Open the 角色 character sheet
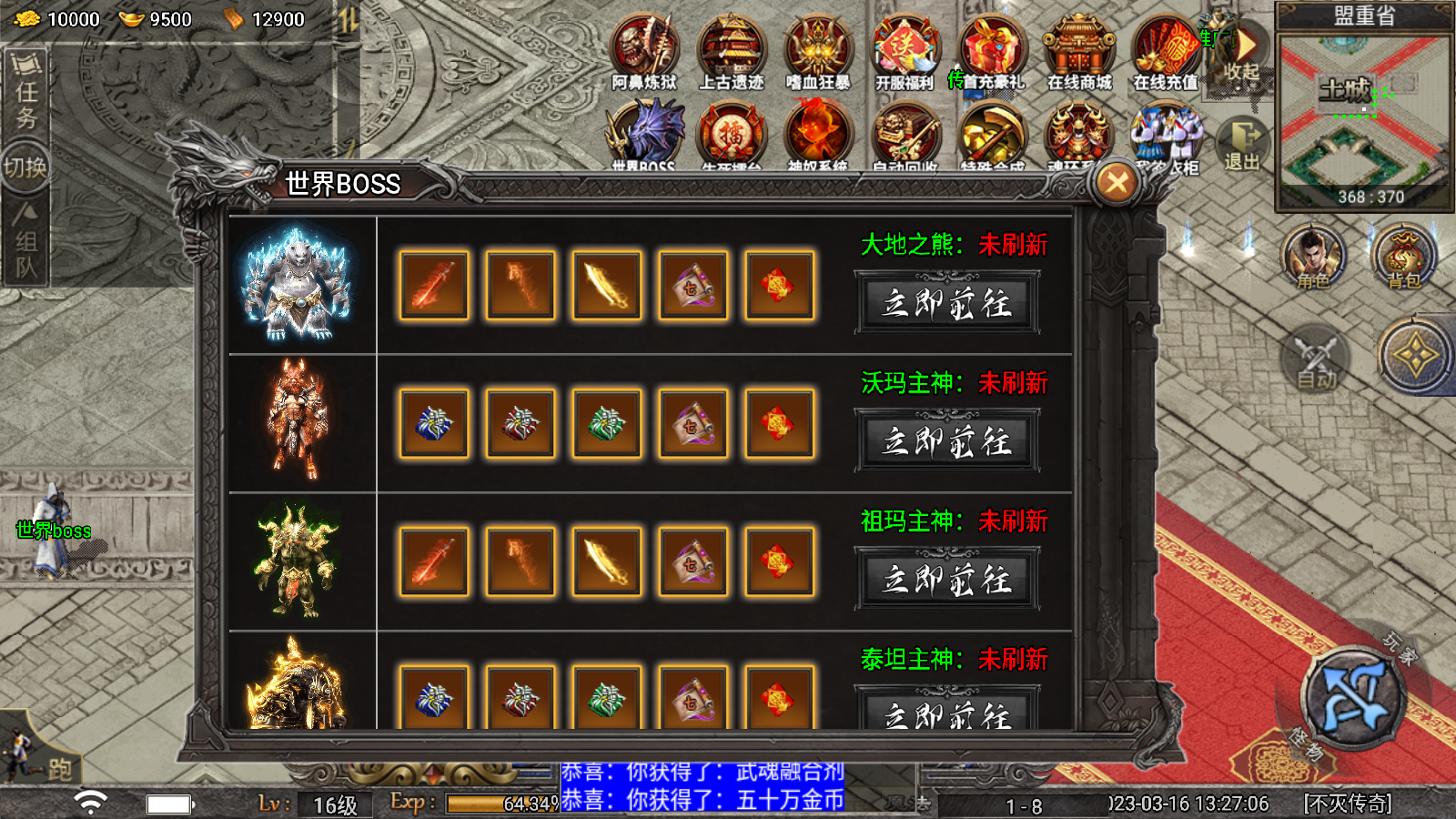This screenshot has width=1456, height=819. [x=1312, y=258]
